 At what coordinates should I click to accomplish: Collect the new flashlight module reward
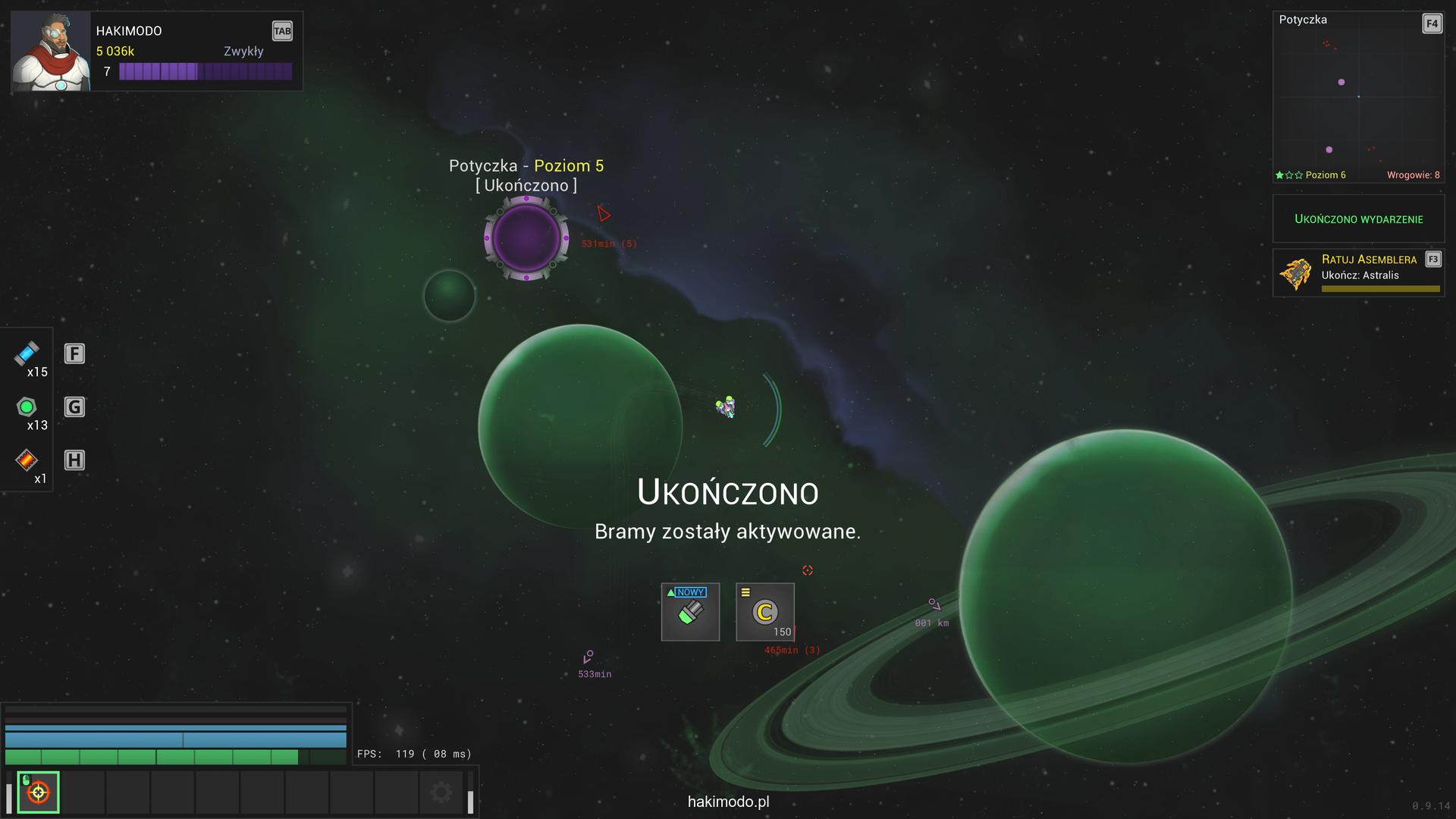tap(690, 612)
